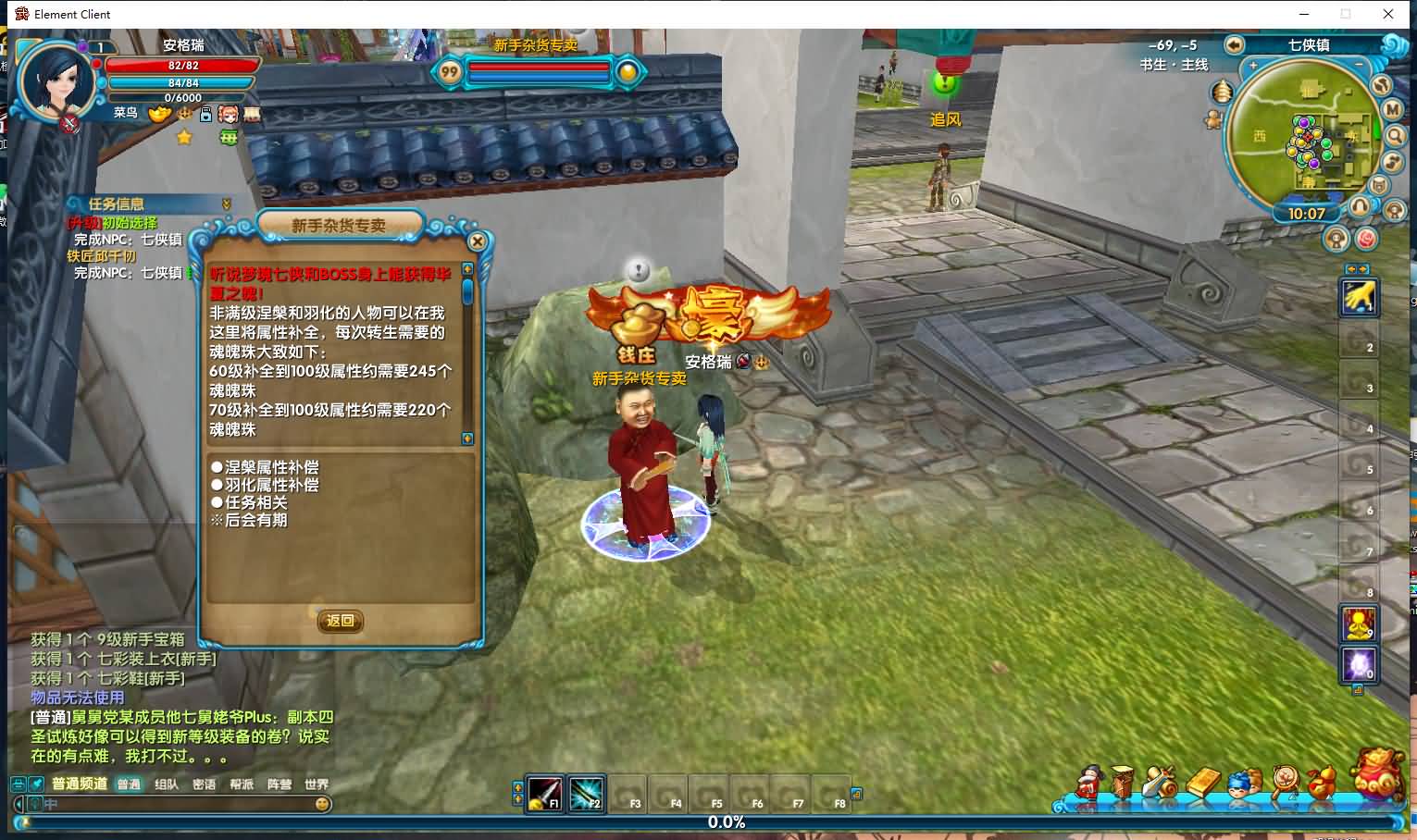Toggle the blue chat filter icon left of 普通频道
Viewport: 1417px width, 840px height.
pos(35,784)
